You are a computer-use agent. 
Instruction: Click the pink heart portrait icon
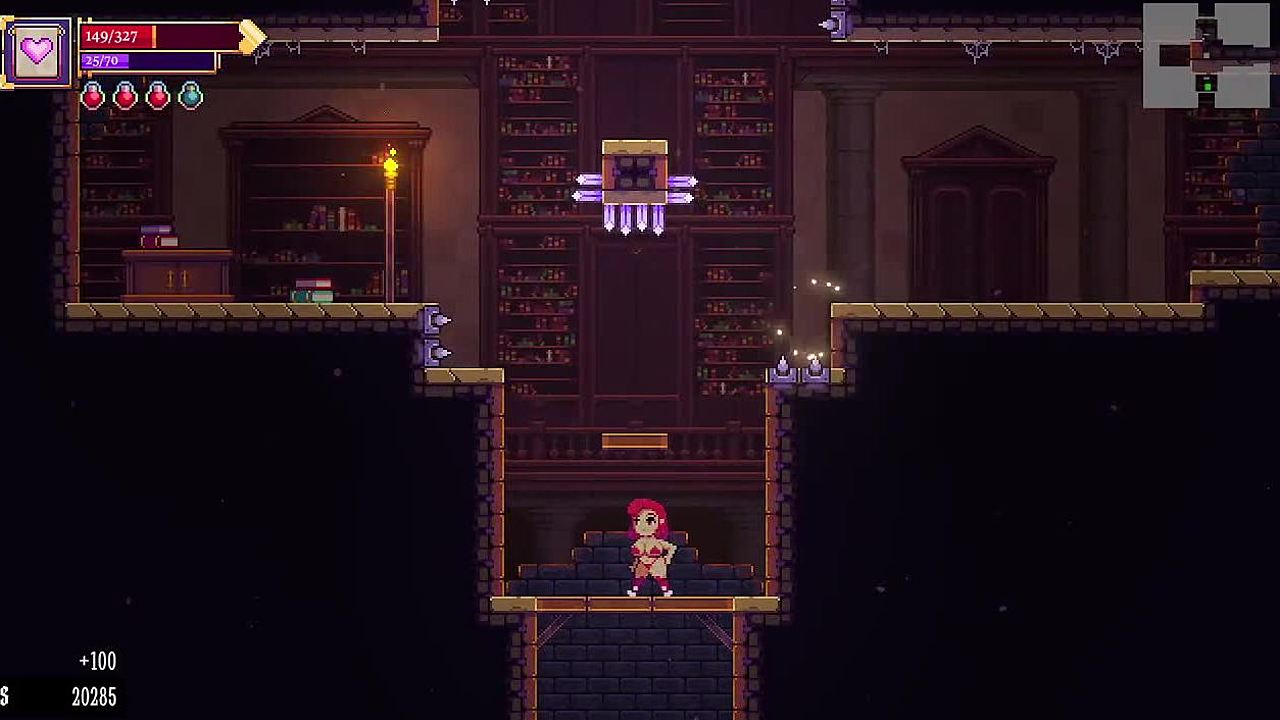click(x=37, y=52)
